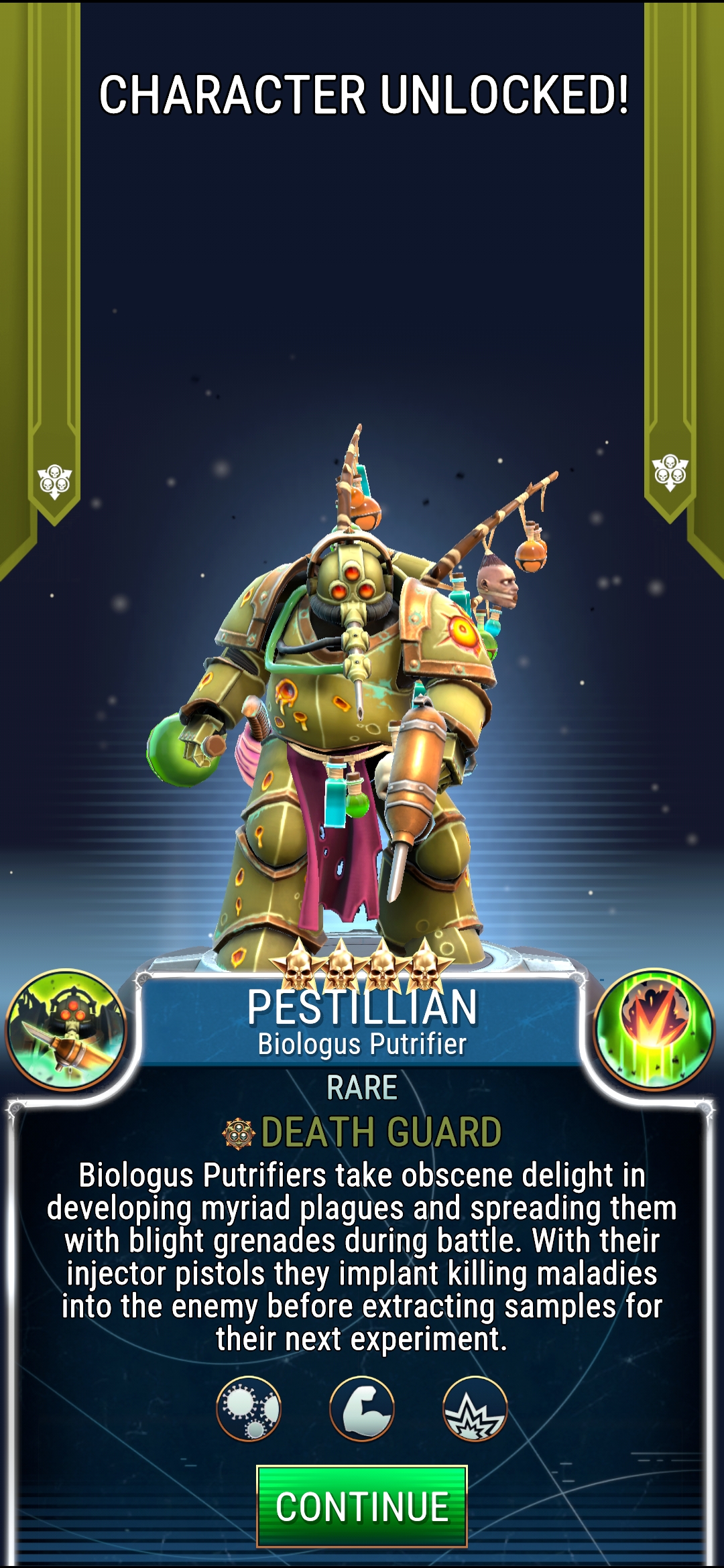724x1568 pixels.
Task: Tap the green CONTINUE button
Action: [x=362, y=1507]
